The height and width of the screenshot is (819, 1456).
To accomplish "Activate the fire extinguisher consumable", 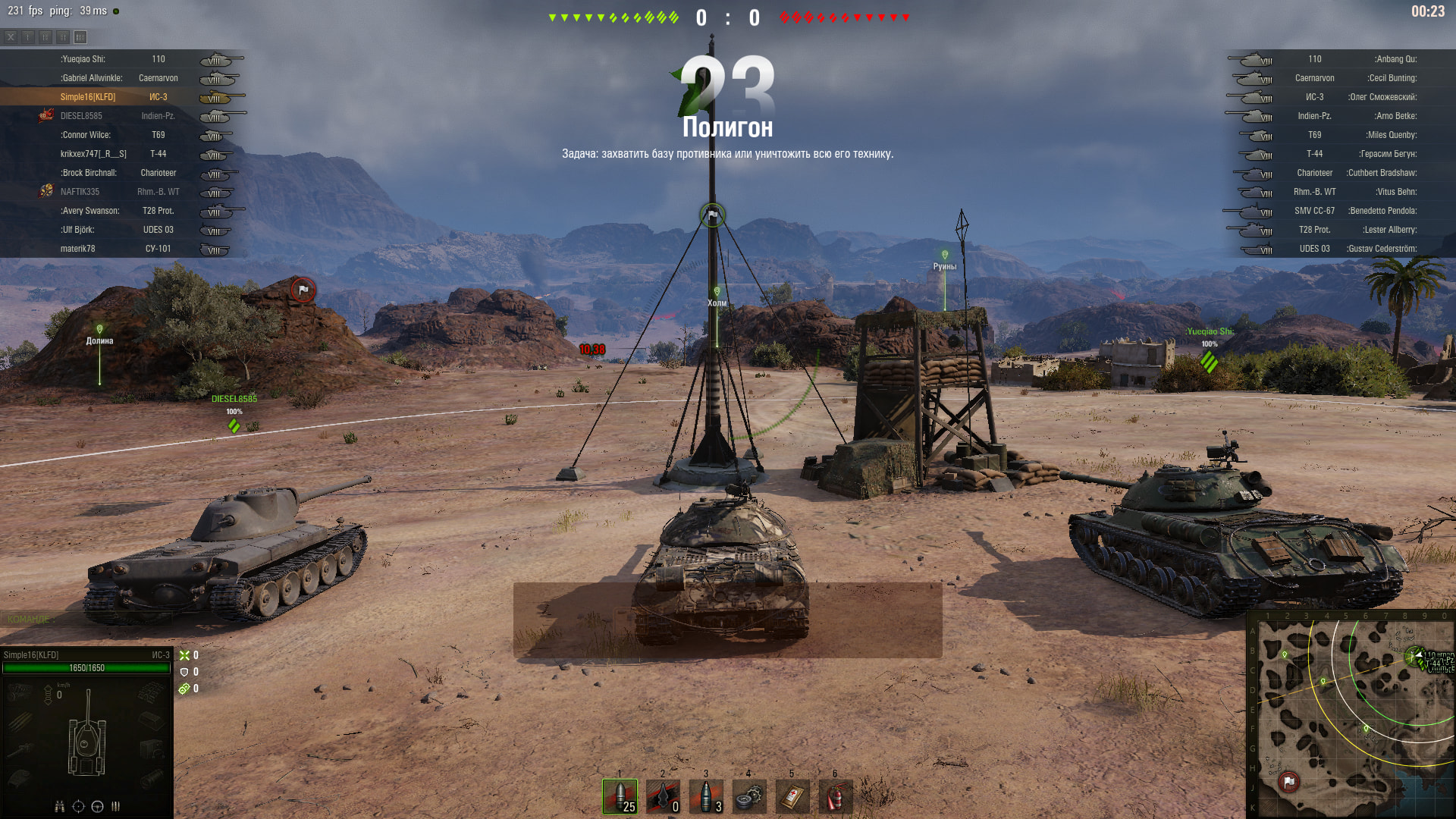I will pos(836,796).
